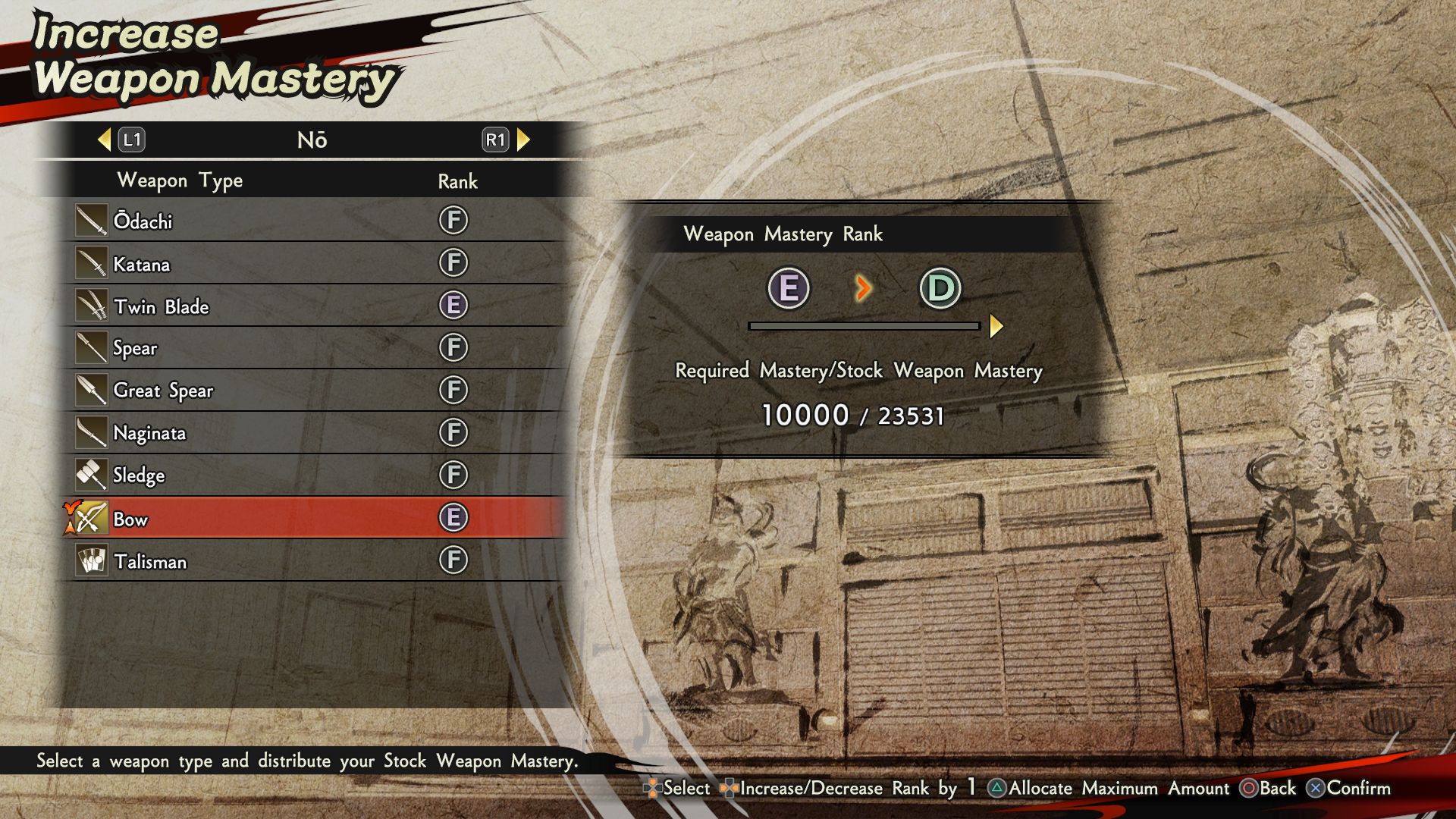Click the current rank E badge
The image size is (1456, 819).
click(x=789, y=288)
